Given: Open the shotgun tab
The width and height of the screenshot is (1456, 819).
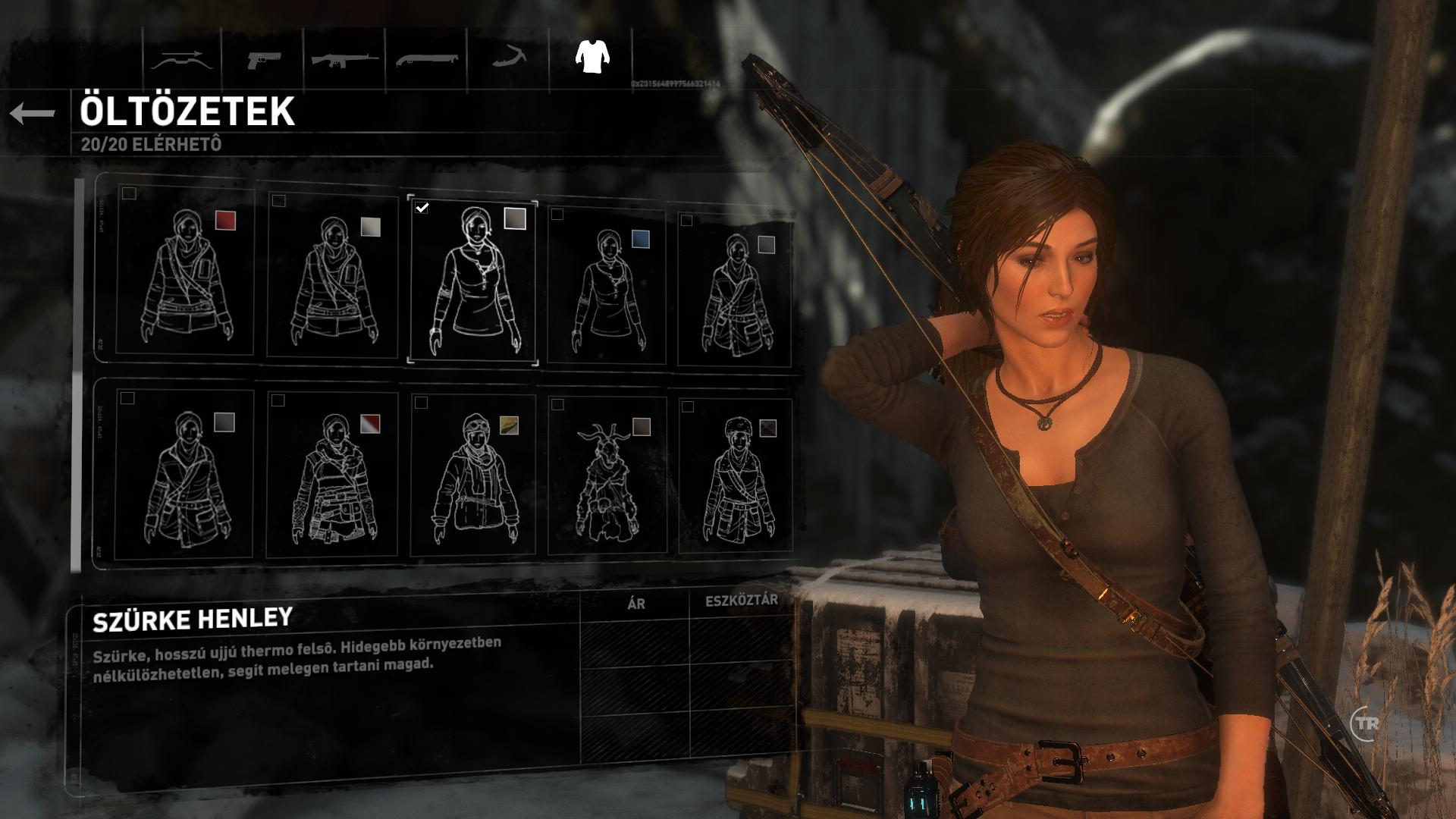Looking at the screenshot, I should [x=426, y=59].
